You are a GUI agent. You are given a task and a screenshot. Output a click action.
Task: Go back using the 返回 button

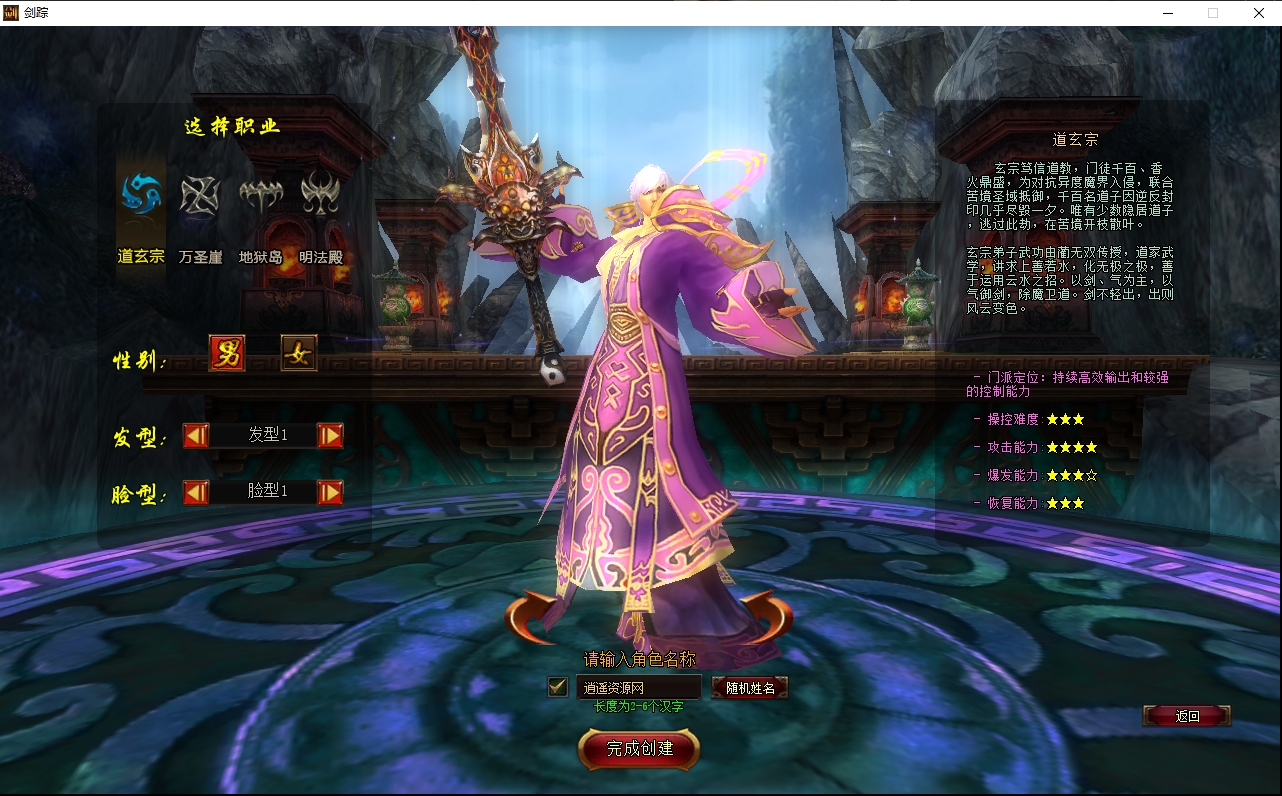click(1187, 715)
